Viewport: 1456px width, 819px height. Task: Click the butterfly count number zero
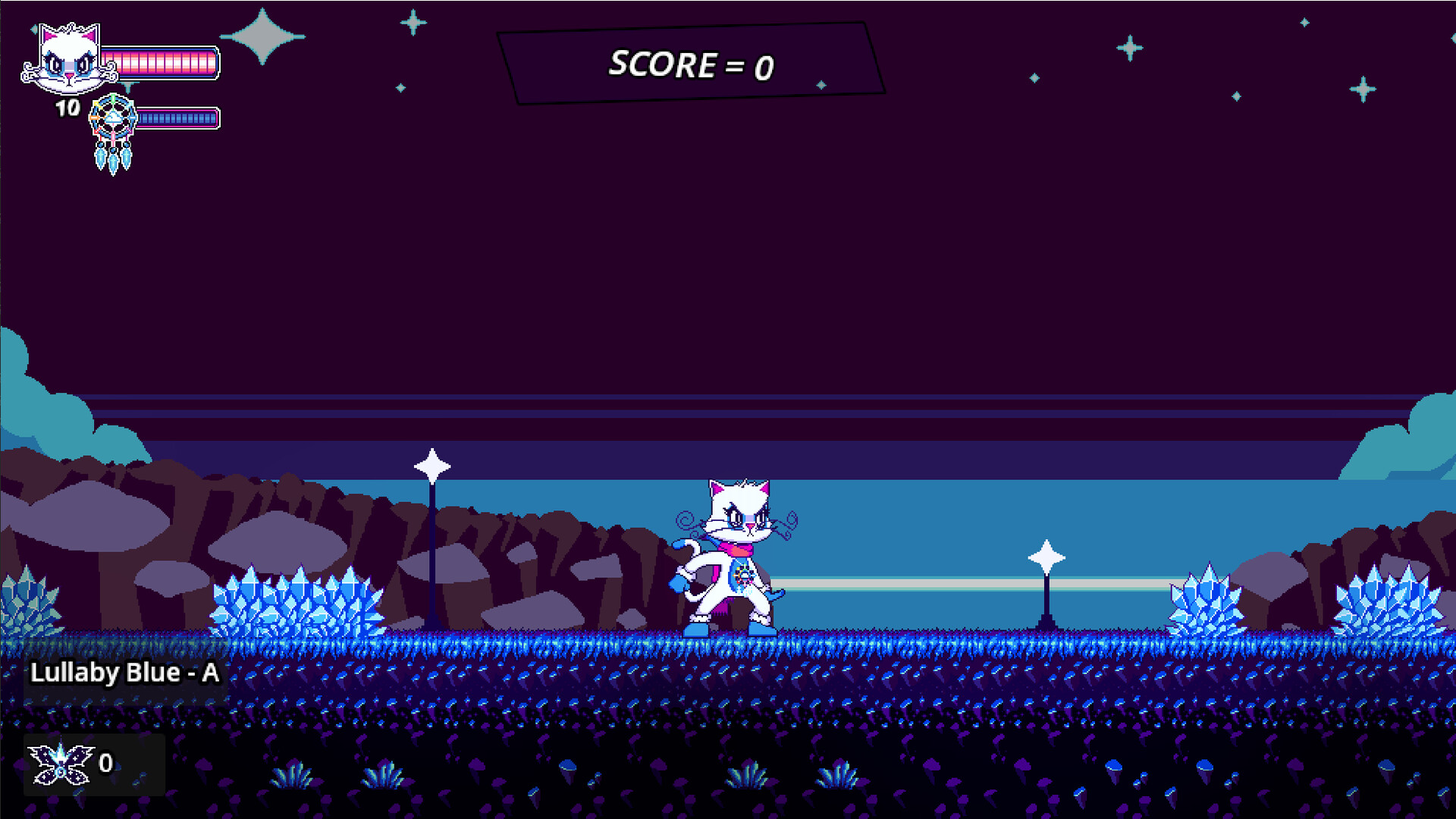[107, 763]
